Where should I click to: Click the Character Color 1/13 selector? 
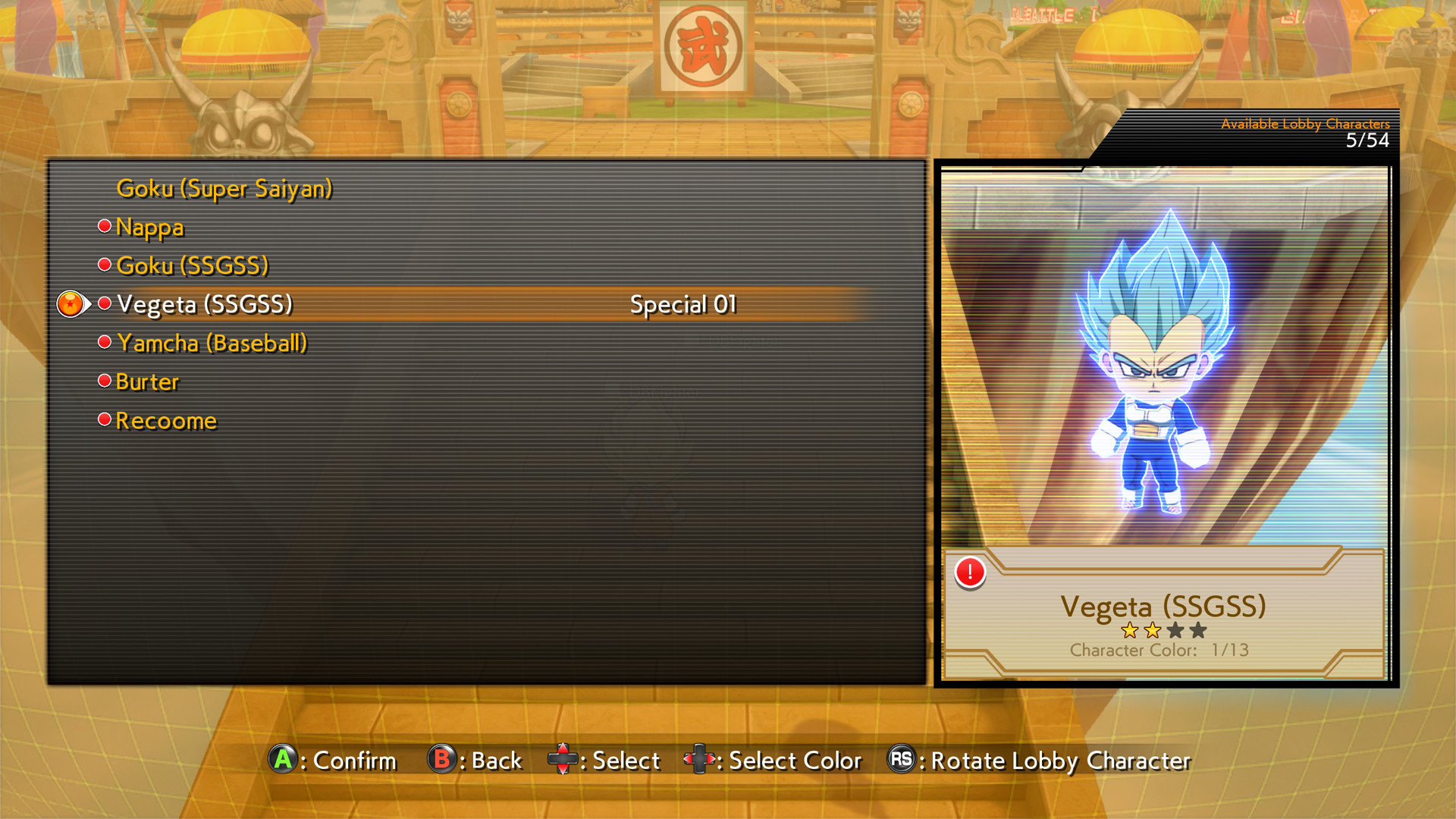[1158, 650]
